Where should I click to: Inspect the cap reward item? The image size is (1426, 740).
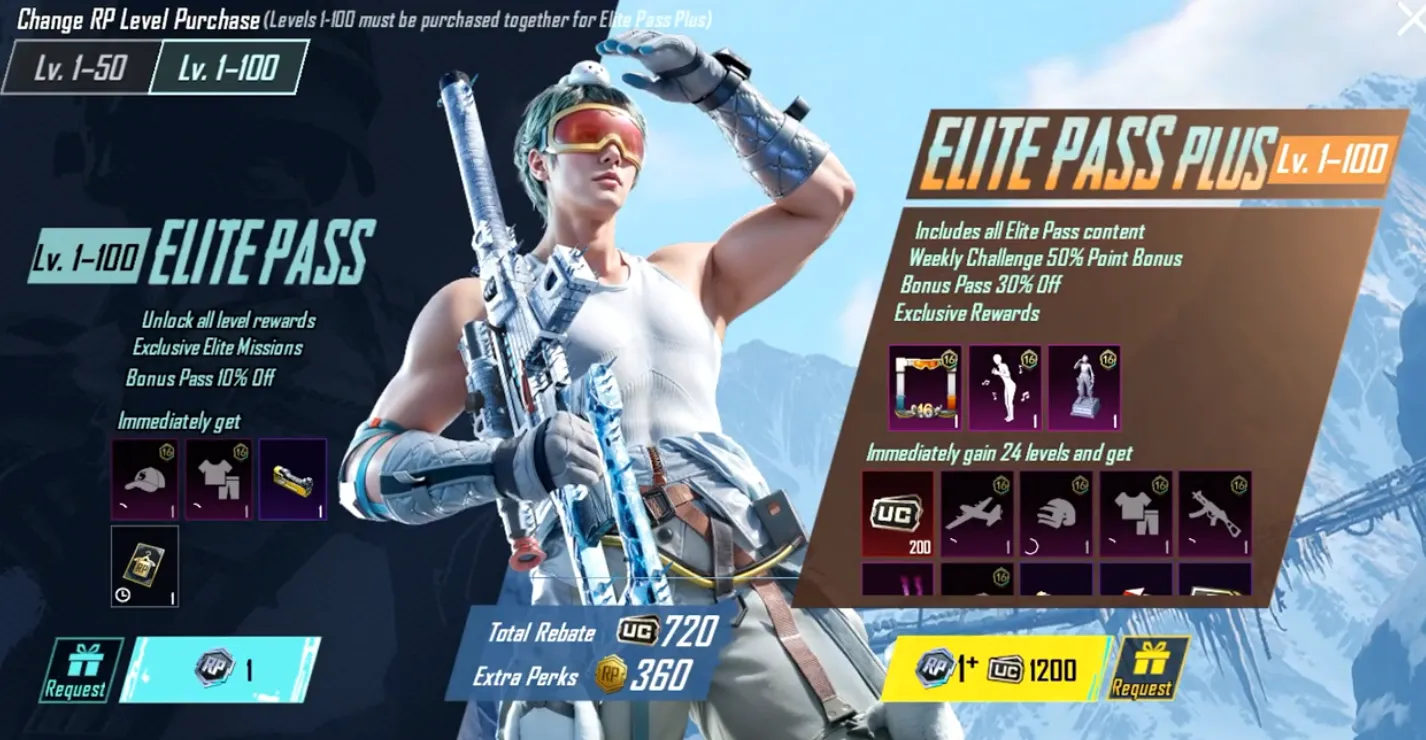pos(145,479)
